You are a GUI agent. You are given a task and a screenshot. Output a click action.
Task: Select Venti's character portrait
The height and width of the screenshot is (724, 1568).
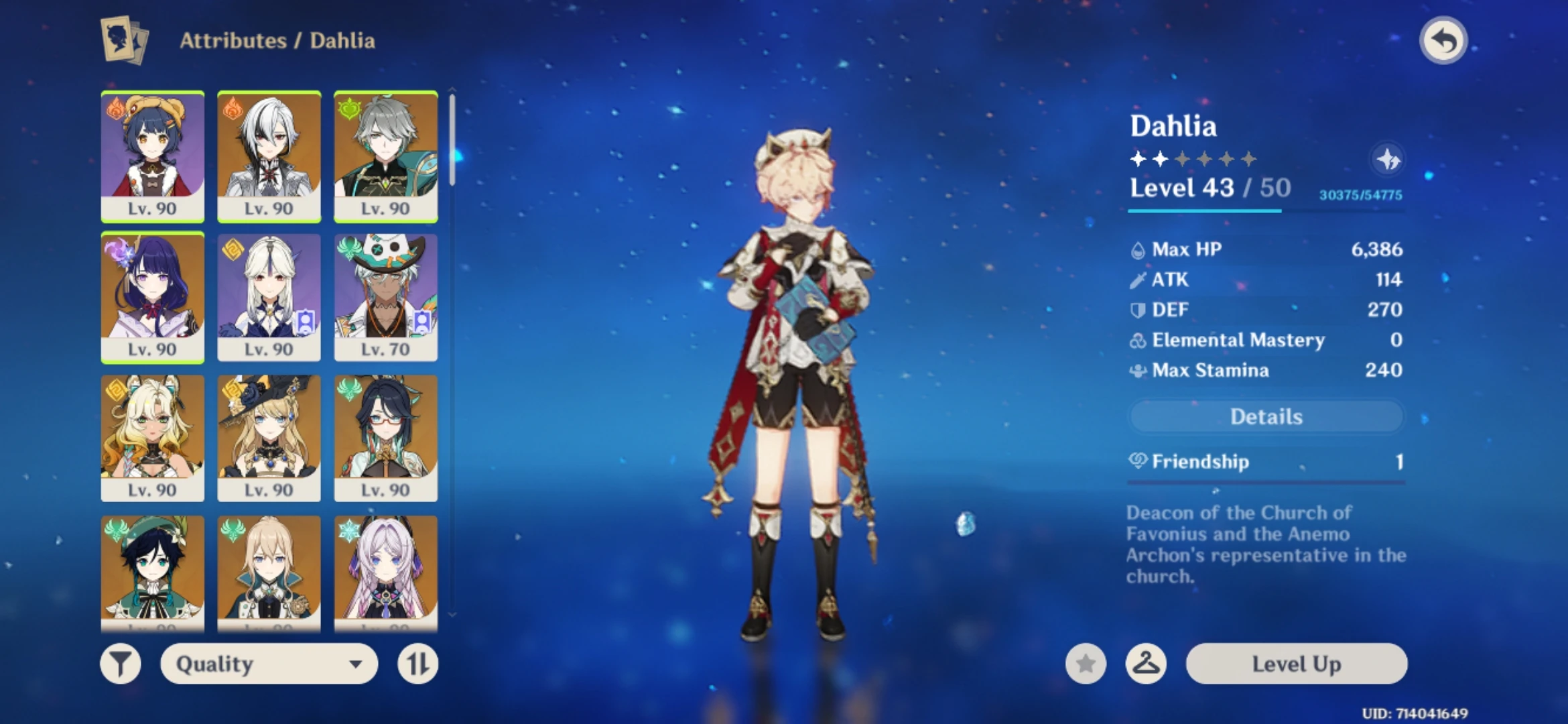153,571
